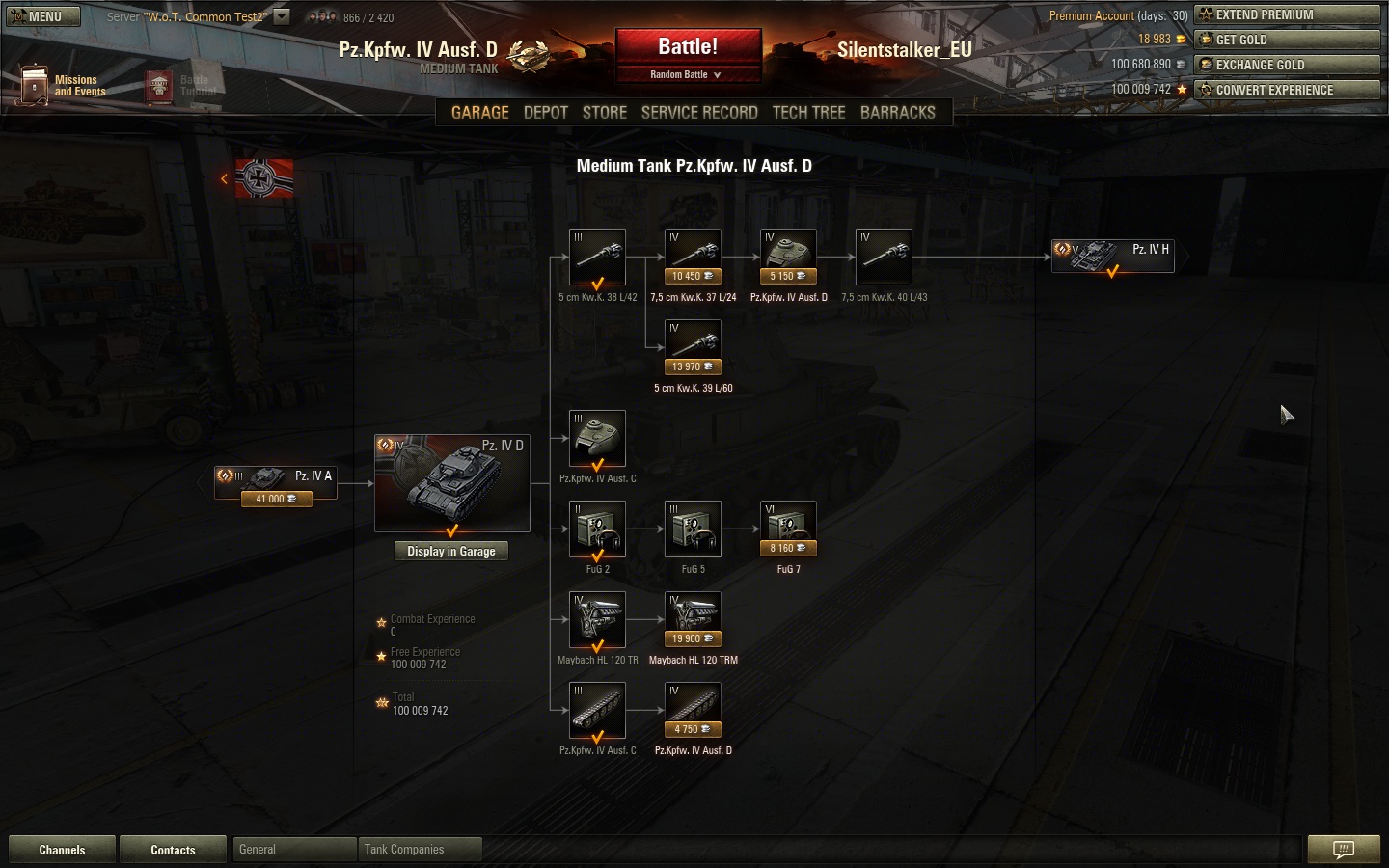Switch to the Barracks tab
Image resolution: width=1389 pixels, height=868 pixels.
[897, 112]
